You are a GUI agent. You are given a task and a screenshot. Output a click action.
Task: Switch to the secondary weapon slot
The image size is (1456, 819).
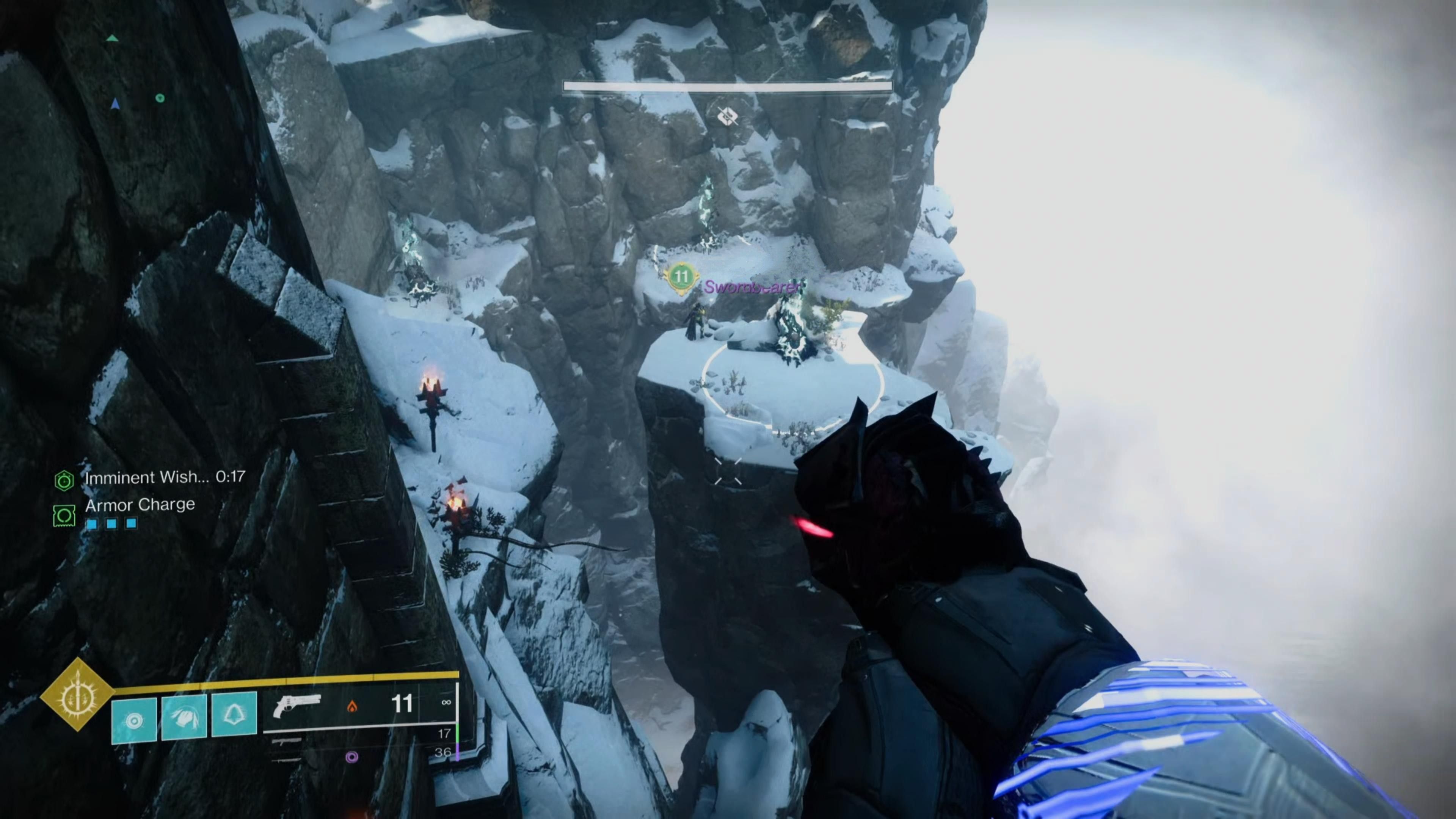(287, 741)
